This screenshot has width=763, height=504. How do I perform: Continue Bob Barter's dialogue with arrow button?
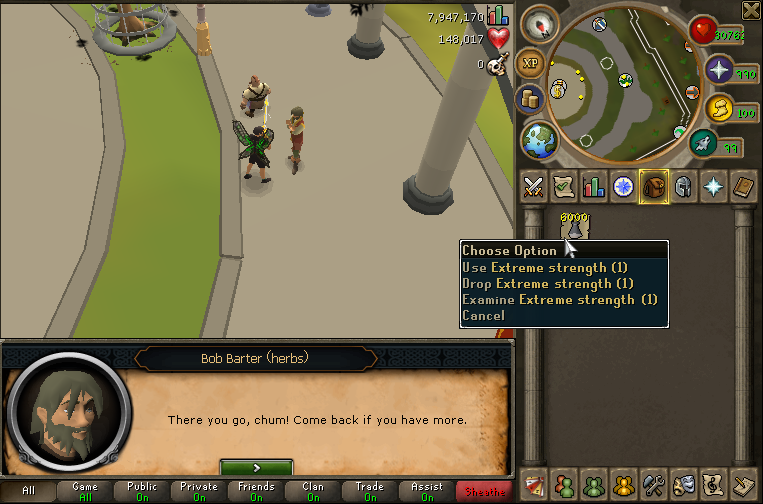[x=256, y=467]
